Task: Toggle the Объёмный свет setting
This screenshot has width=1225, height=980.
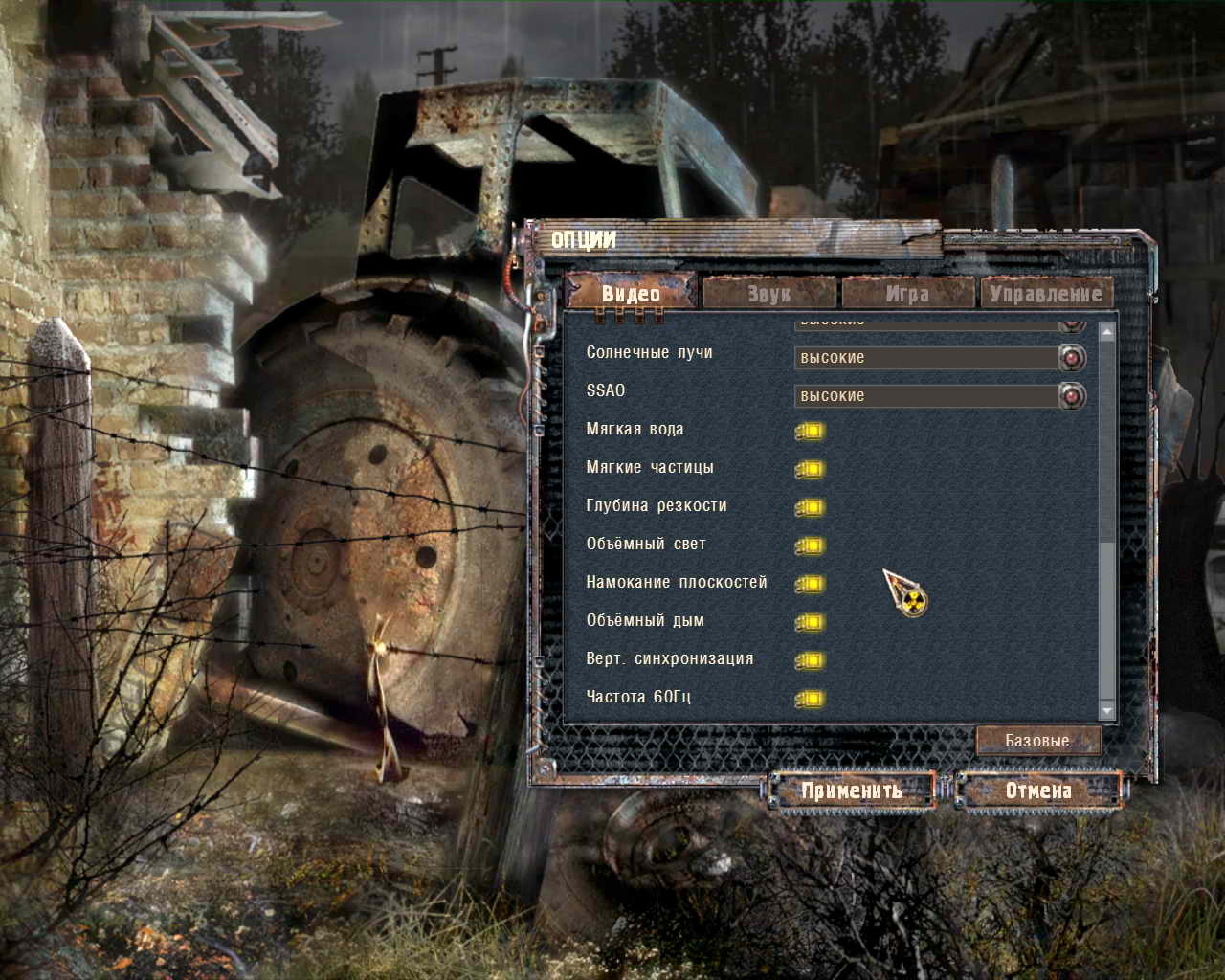Action: 810,546
